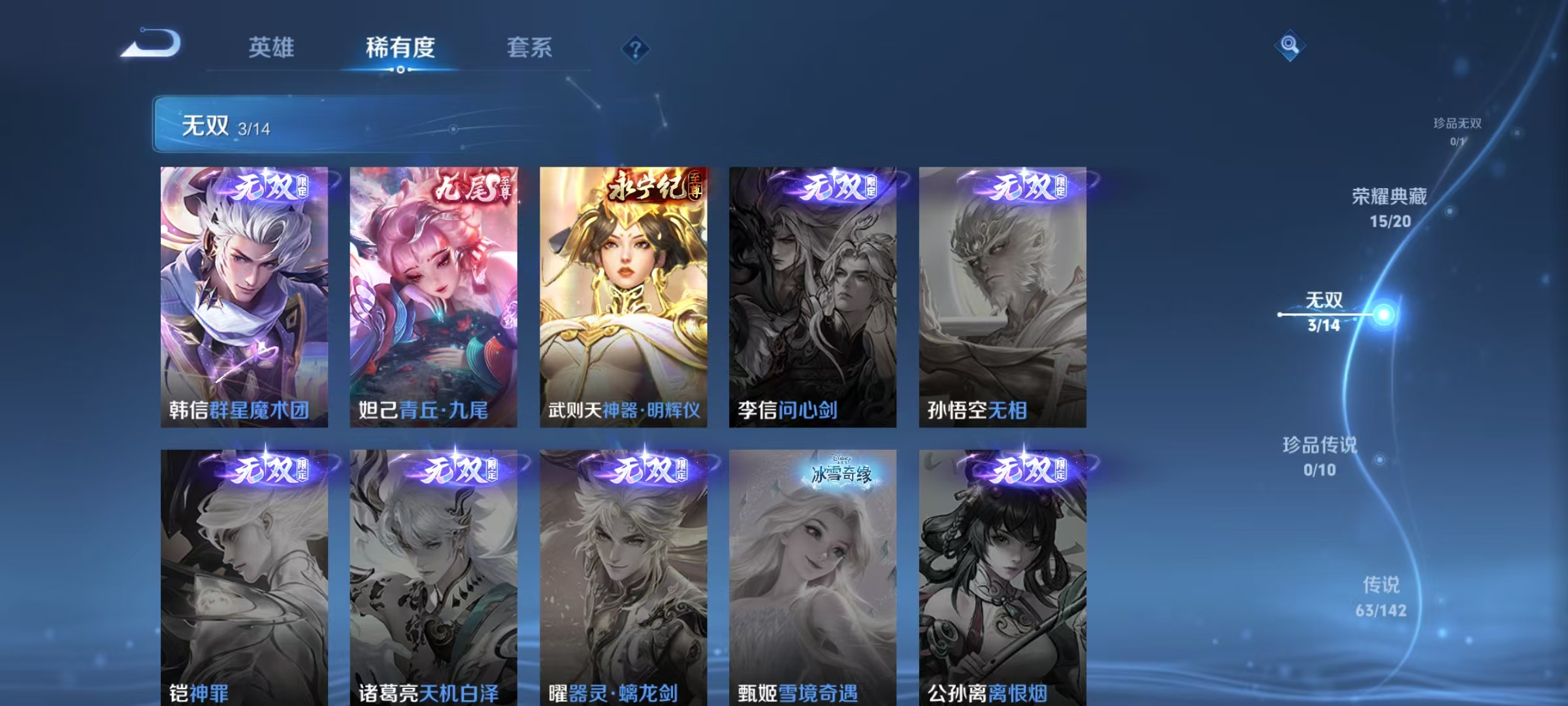The width and height of the screenshot is (1568, 706).
Task: Switch to the 英雄 tab
Action: pyautogui.click(x=271, y=47)
